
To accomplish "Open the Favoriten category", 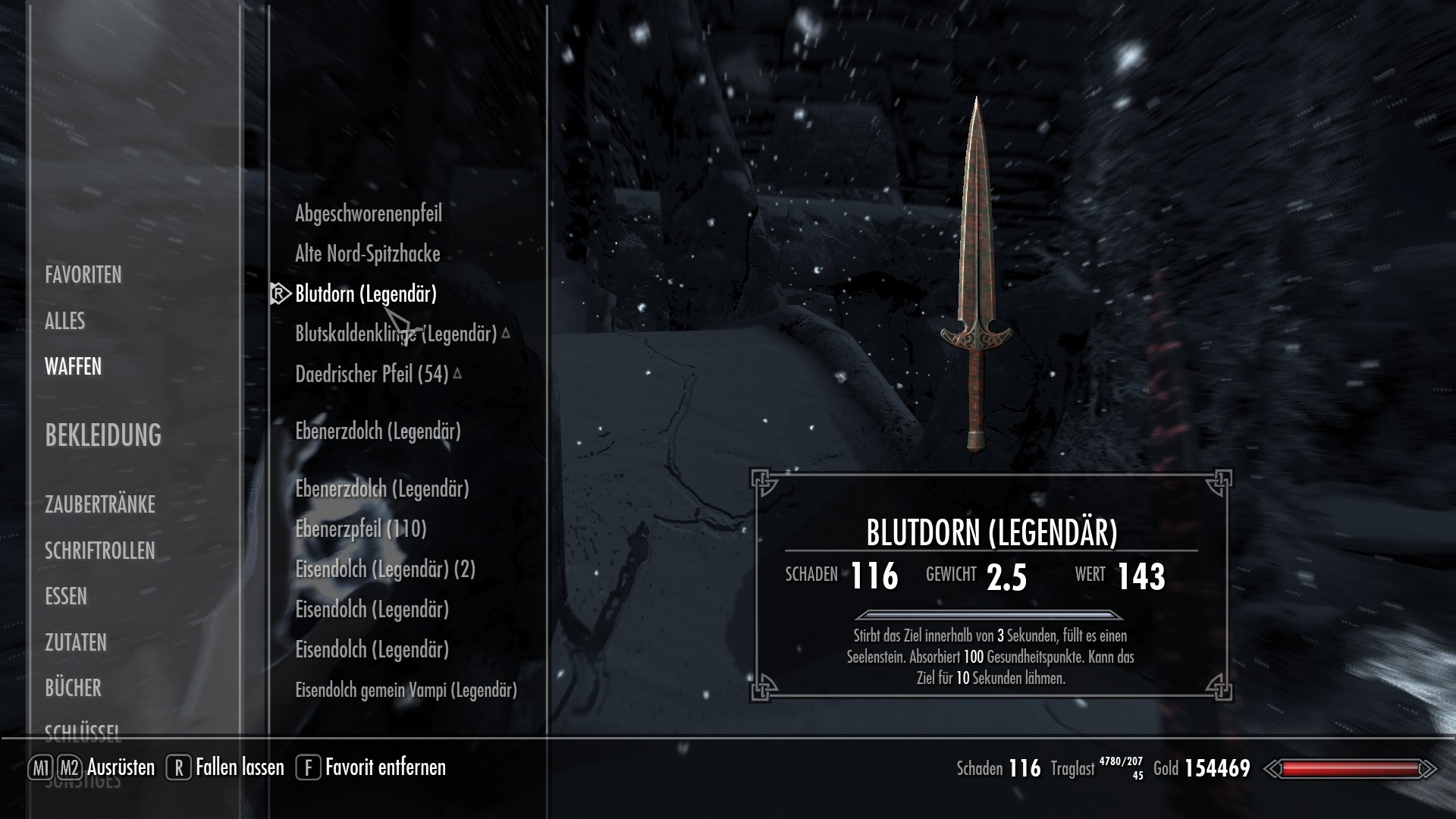I will [83, 275].
